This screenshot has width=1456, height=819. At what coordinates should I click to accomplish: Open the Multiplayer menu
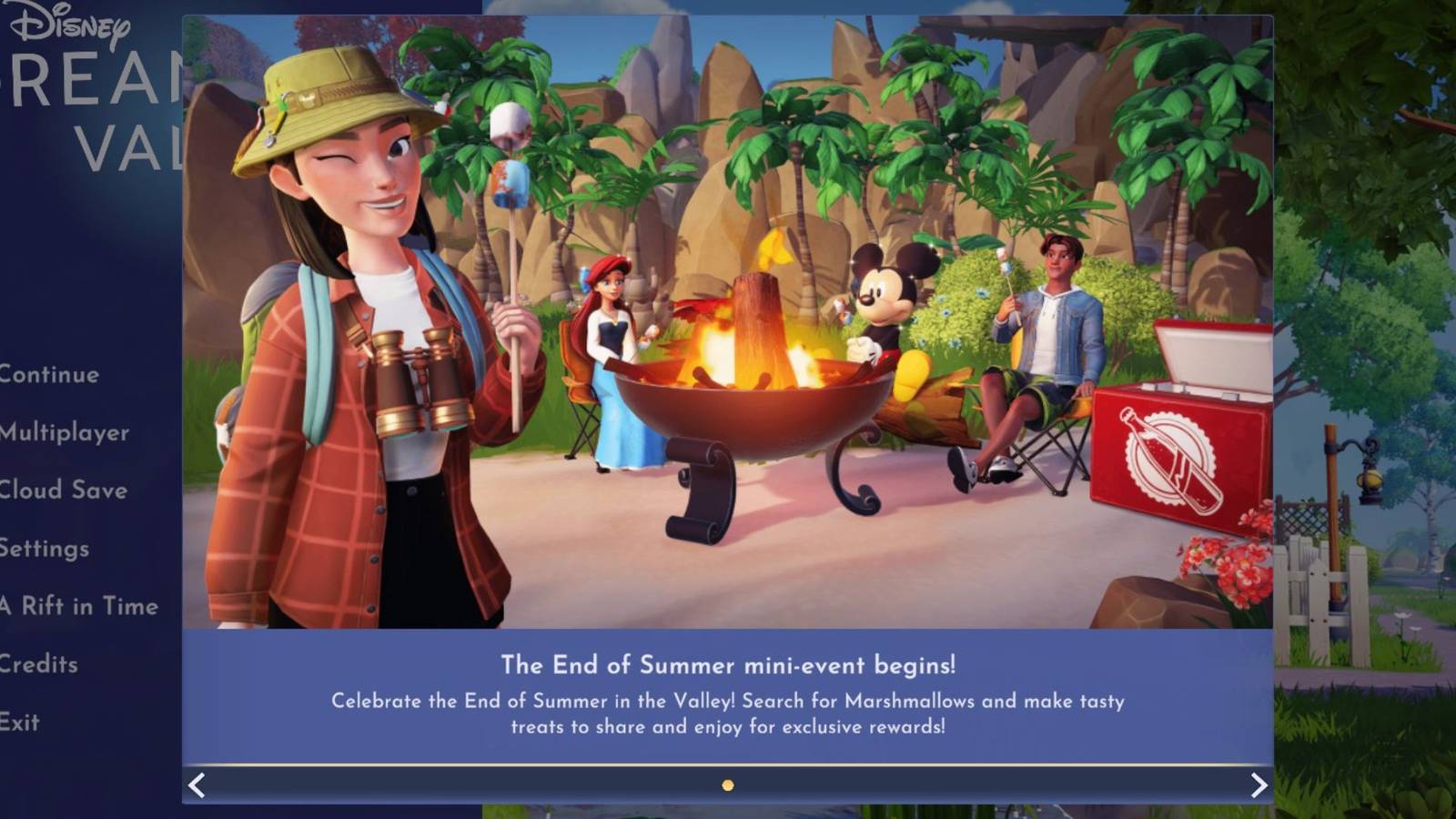(x=65, y=433)
